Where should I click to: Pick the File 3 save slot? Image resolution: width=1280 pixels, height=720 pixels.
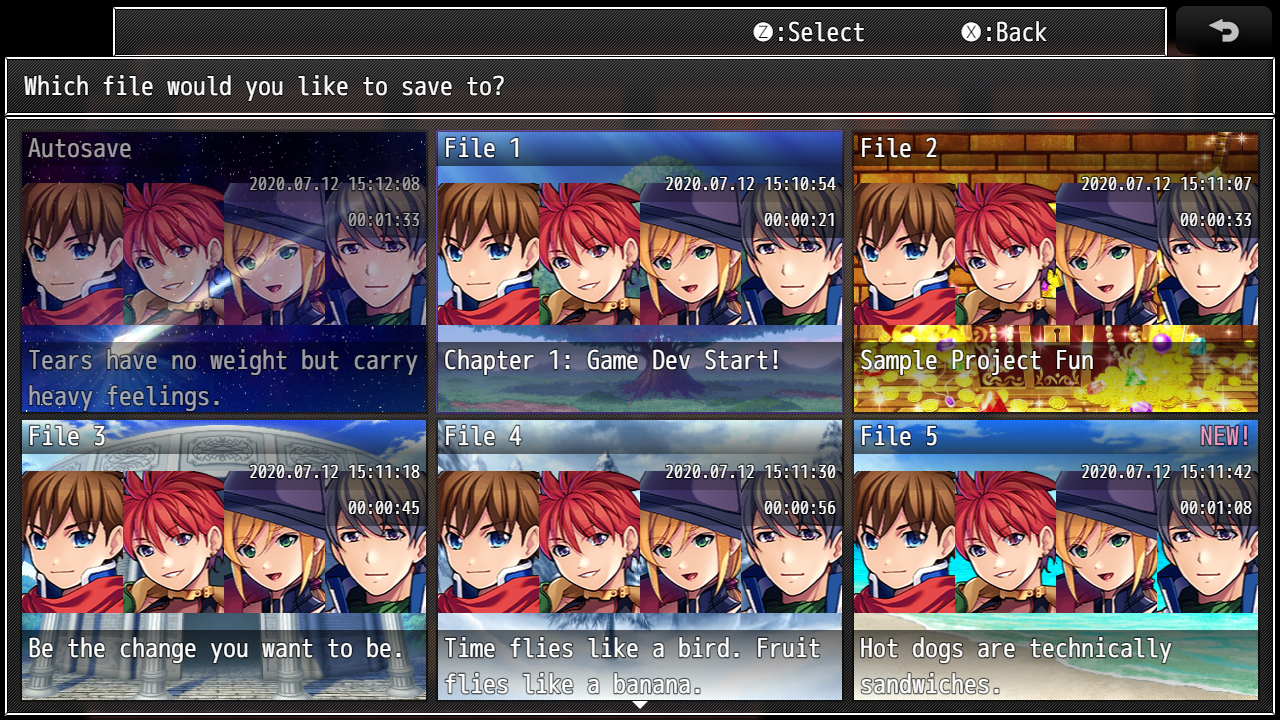(x=224, y=560)
